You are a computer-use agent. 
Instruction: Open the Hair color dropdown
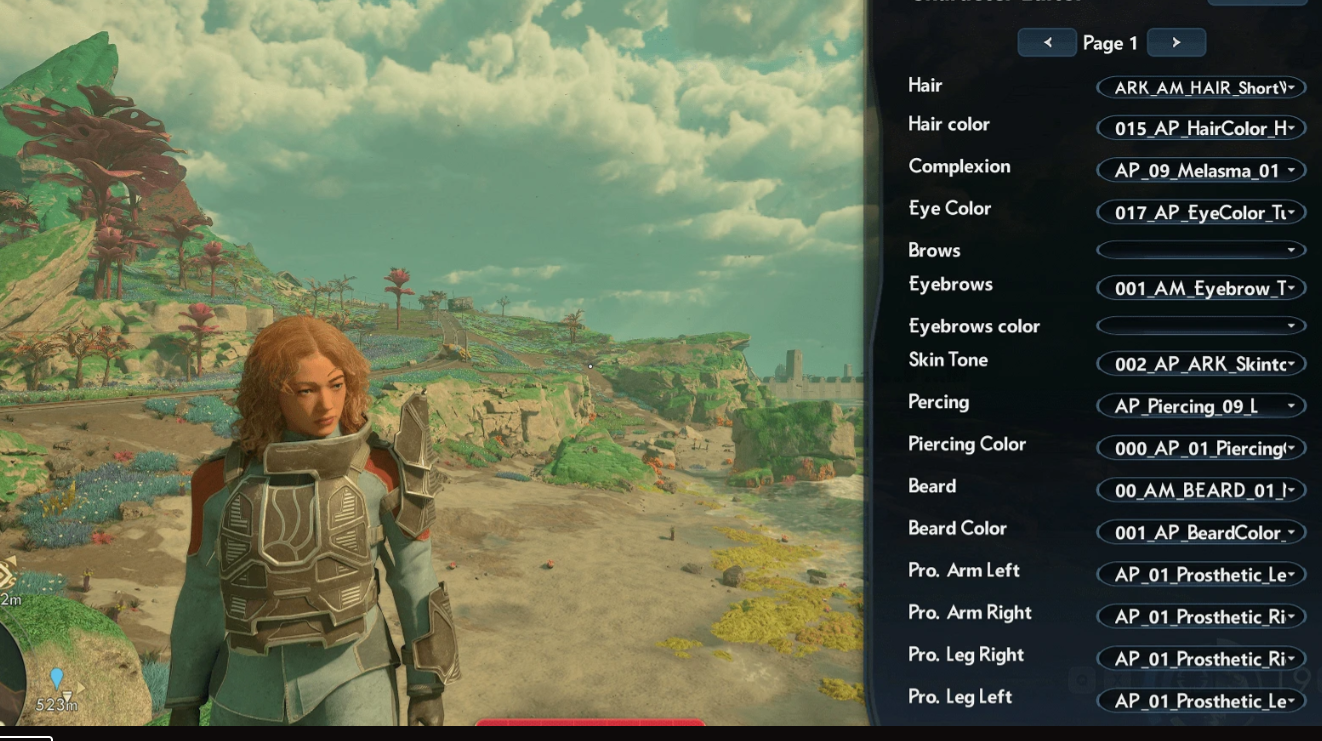1201,129
